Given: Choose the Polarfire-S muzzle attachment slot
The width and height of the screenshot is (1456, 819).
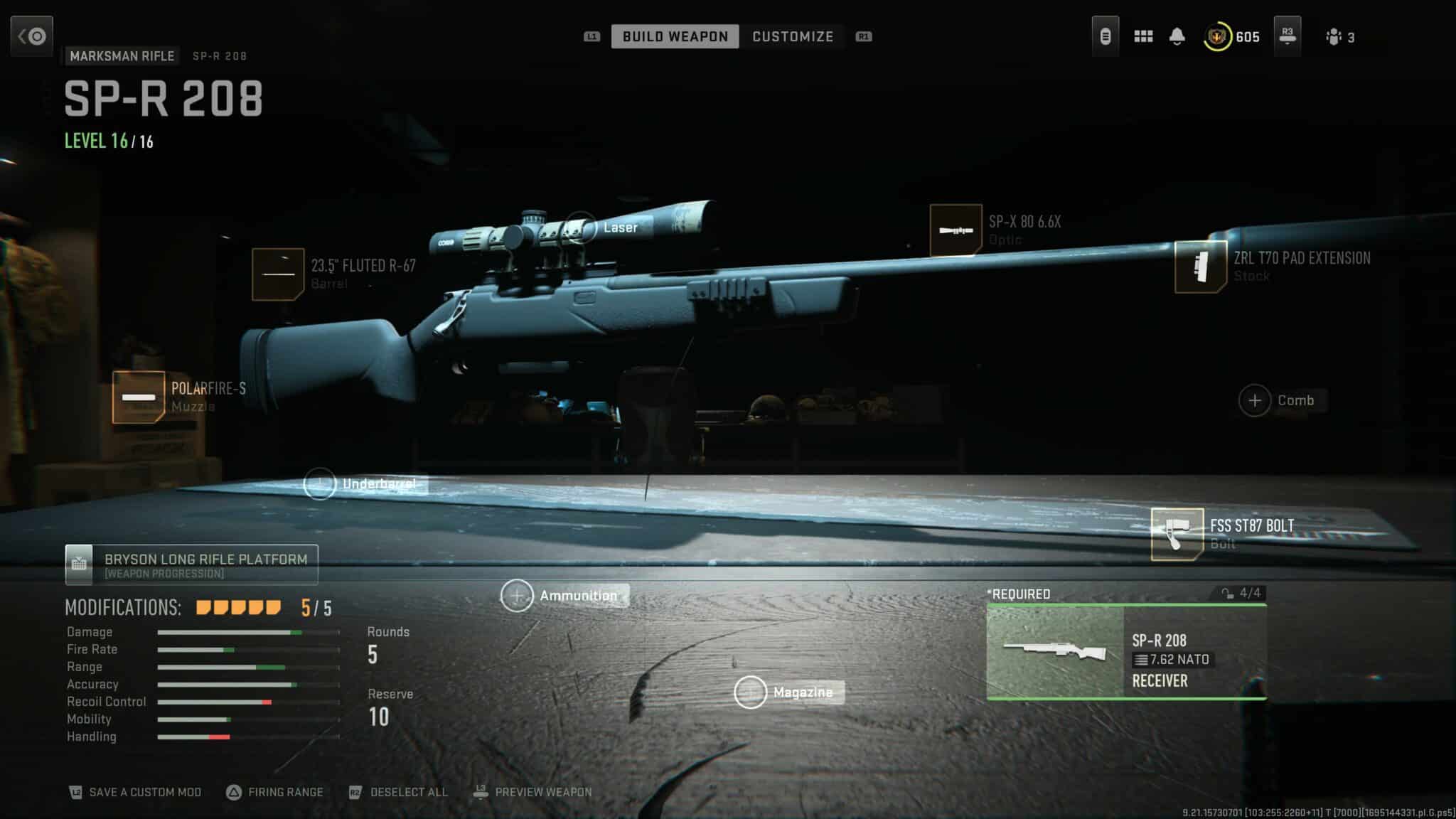Looking at the screenshot, I should 139,397.
